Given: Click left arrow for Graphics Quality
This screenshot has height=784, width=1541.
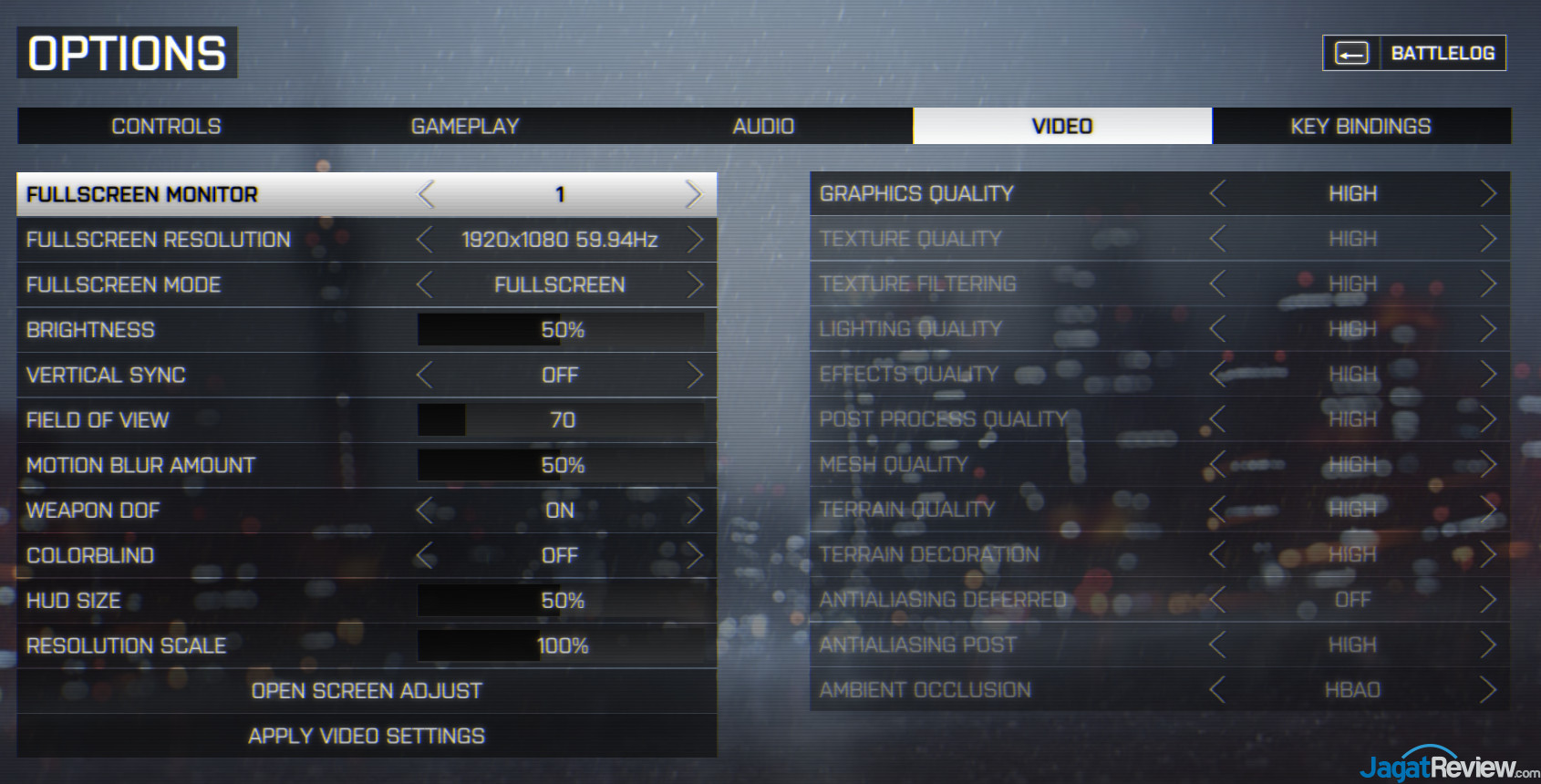Looking at the screenshot, I should tap(1217, 193).
